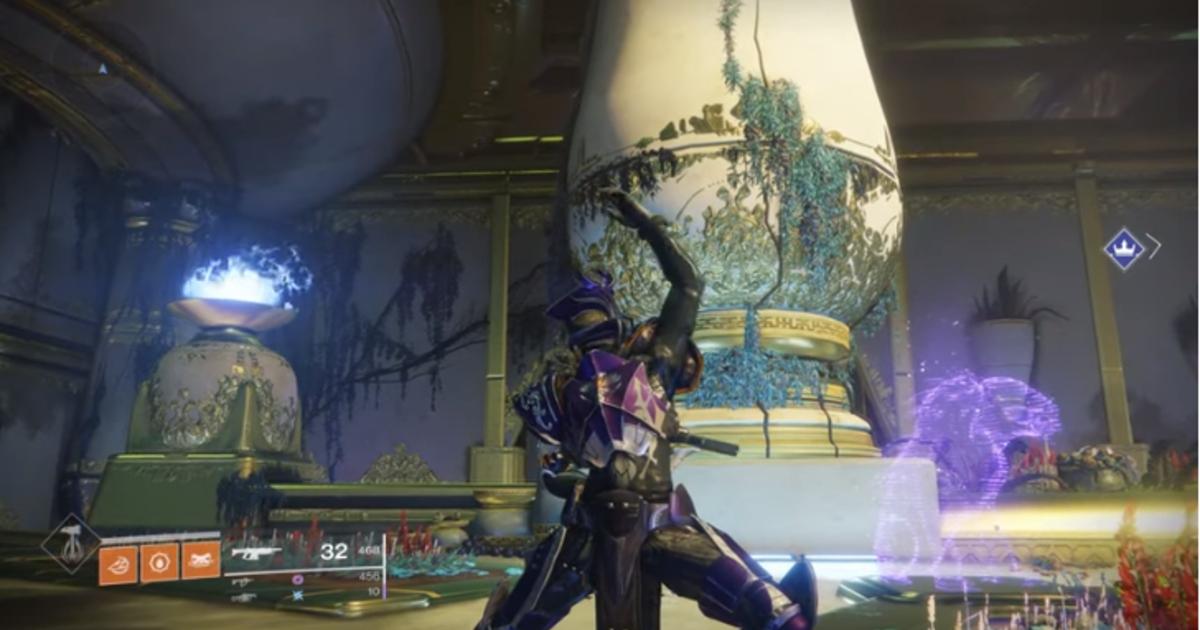Activate the diamond-shaped super ability icon

pyautogui.click(x=71, y=544)
